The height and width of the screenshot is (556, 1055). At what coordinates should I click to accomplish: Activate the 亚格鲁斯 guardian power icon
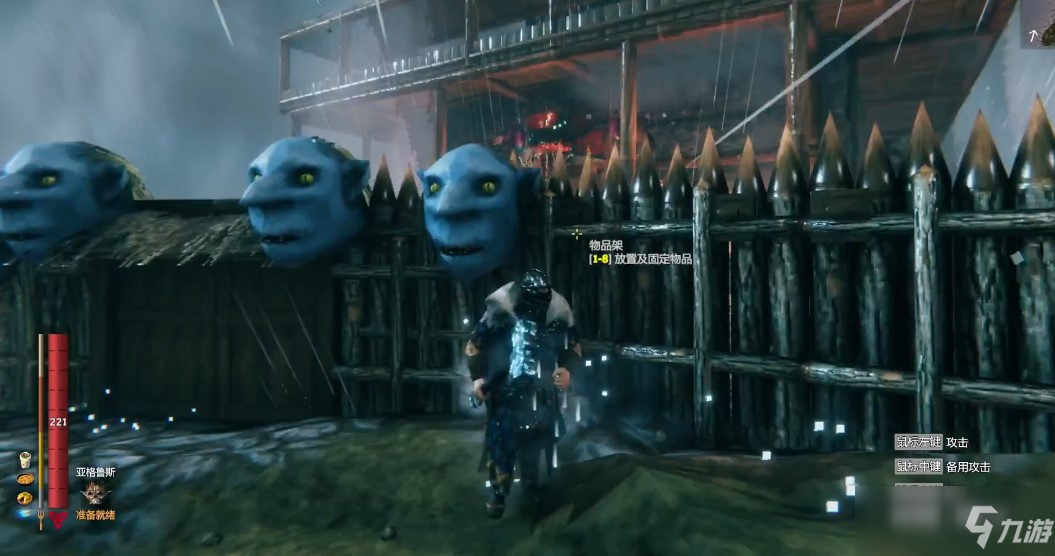pos(97,492)
